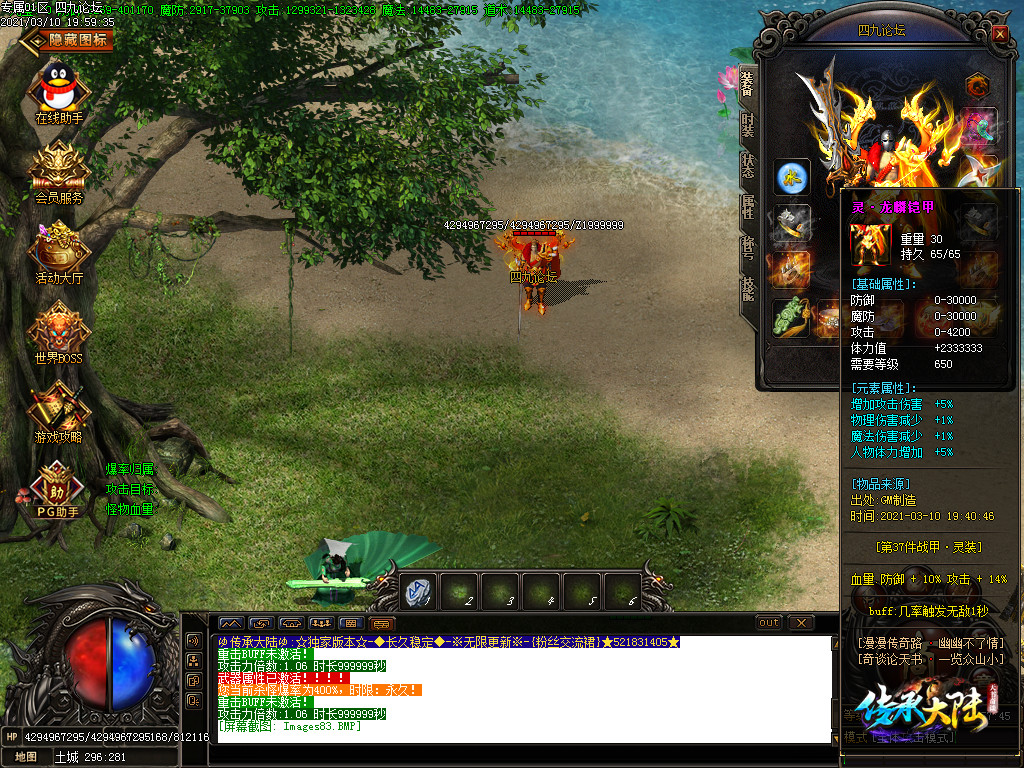Open the 地图 map button
1024x768 pixels.
pyautogui.click(x=24, y=757)
